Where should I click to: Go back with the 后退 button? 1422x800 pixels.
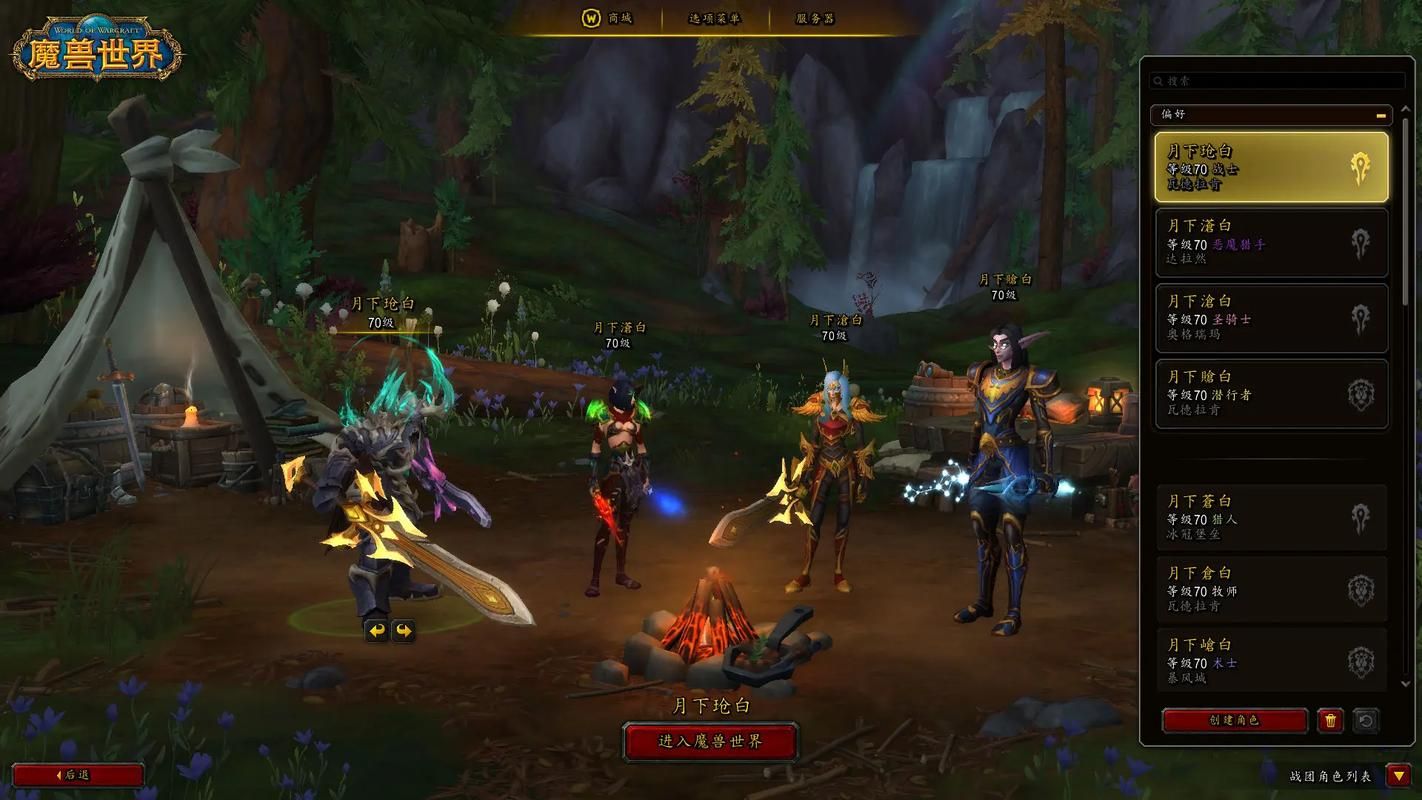point(78,775)
